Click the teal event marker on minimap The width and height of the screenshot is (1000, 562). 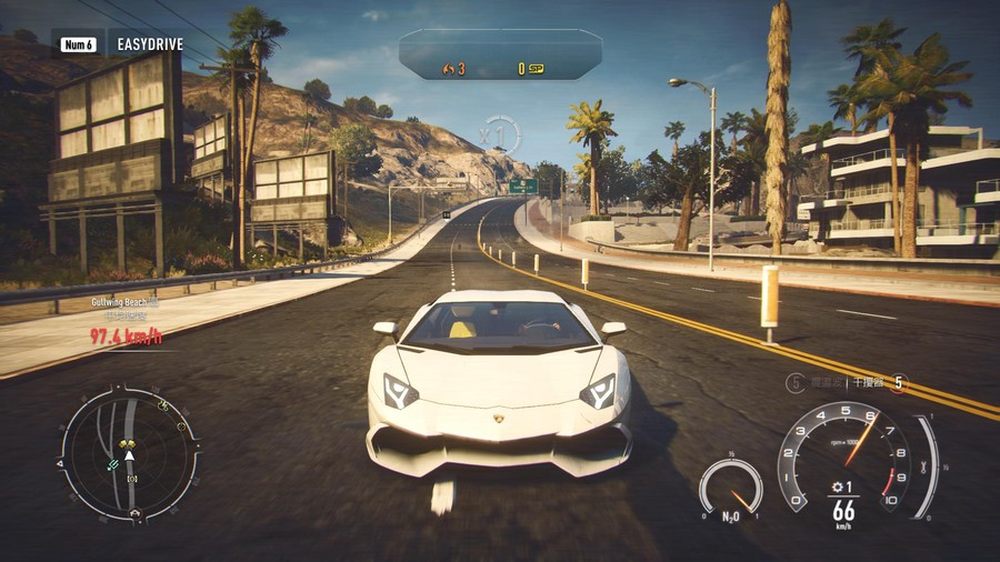(x=114, y=463)
